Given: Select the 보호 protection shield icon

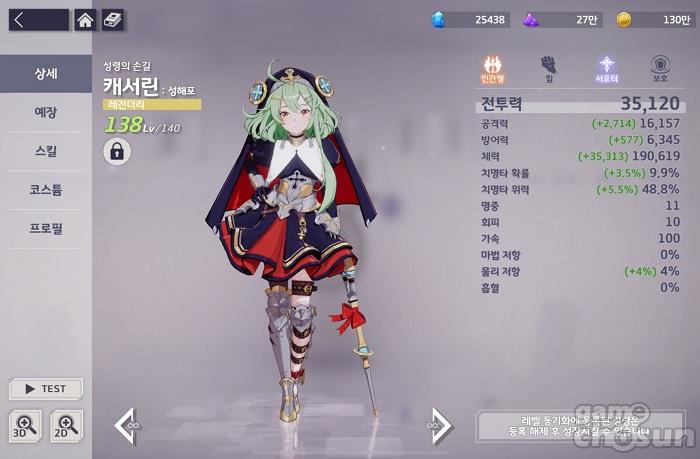Looking at the screenshot, I should point(660,68).
